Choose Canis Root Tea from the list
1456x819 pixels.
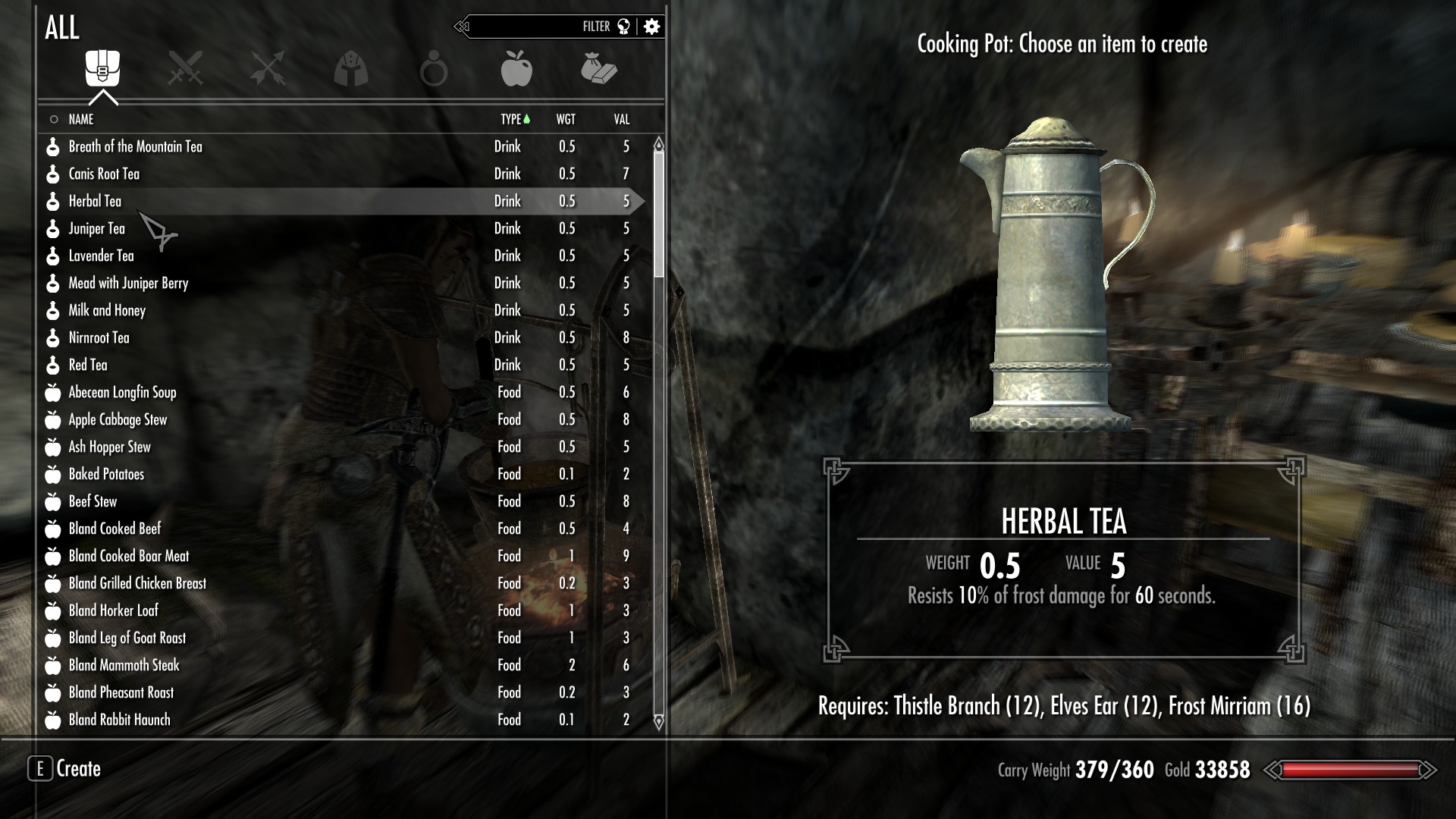point(105,174)
